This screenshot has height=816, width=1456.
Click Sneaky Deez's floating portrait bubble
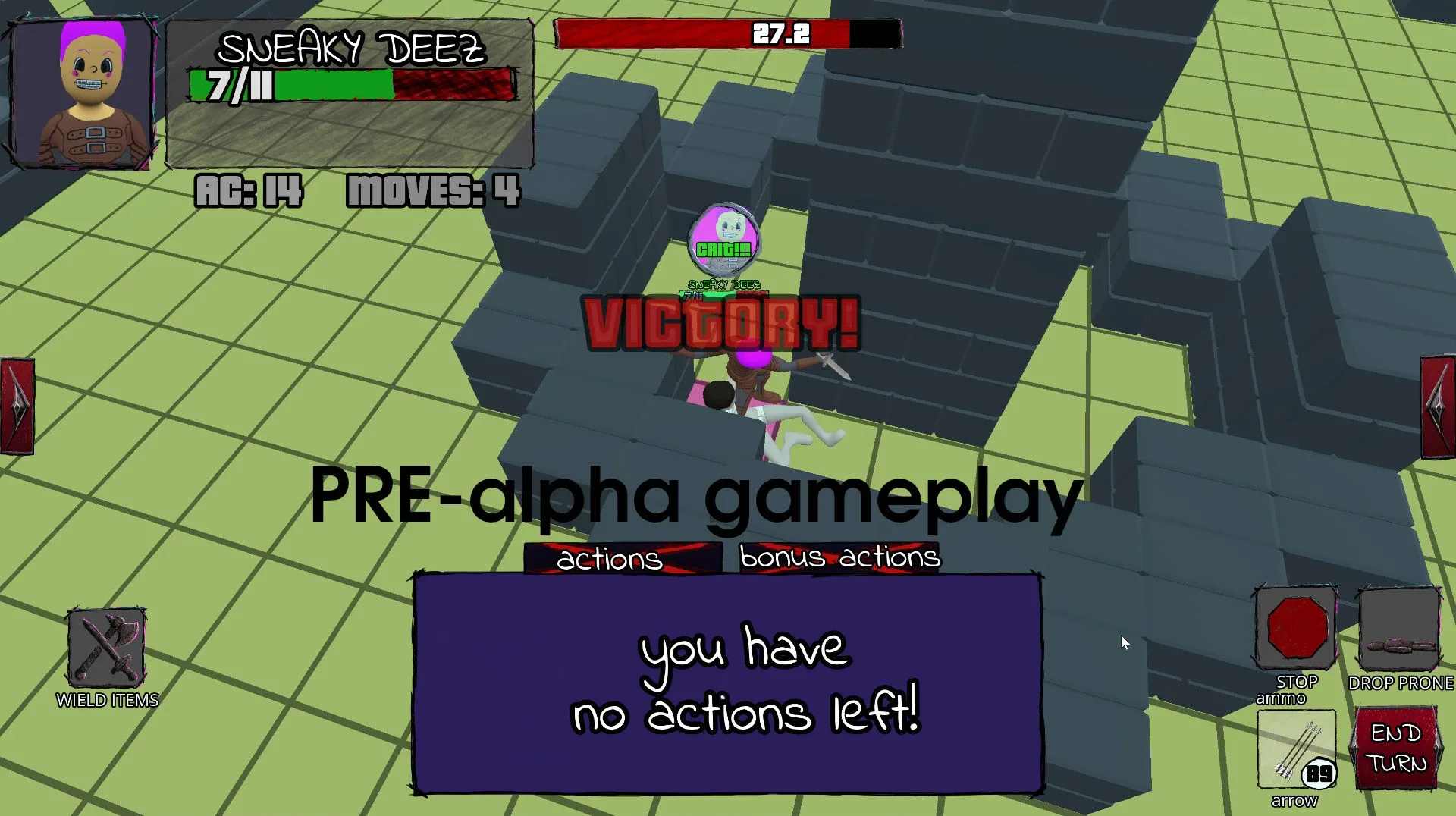pyautogui.click(x=724, y=239)
